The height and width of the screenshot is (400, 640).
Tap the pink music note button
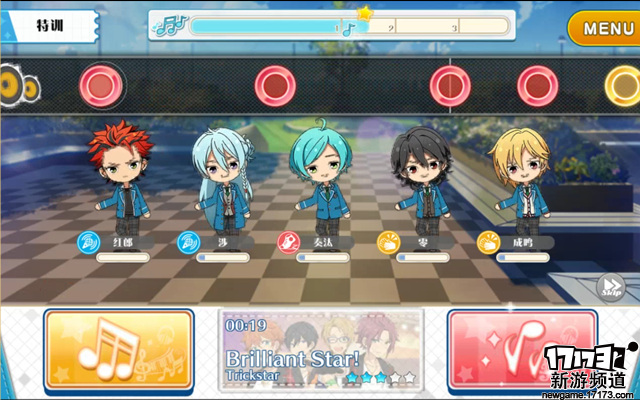tap(510, 349)
